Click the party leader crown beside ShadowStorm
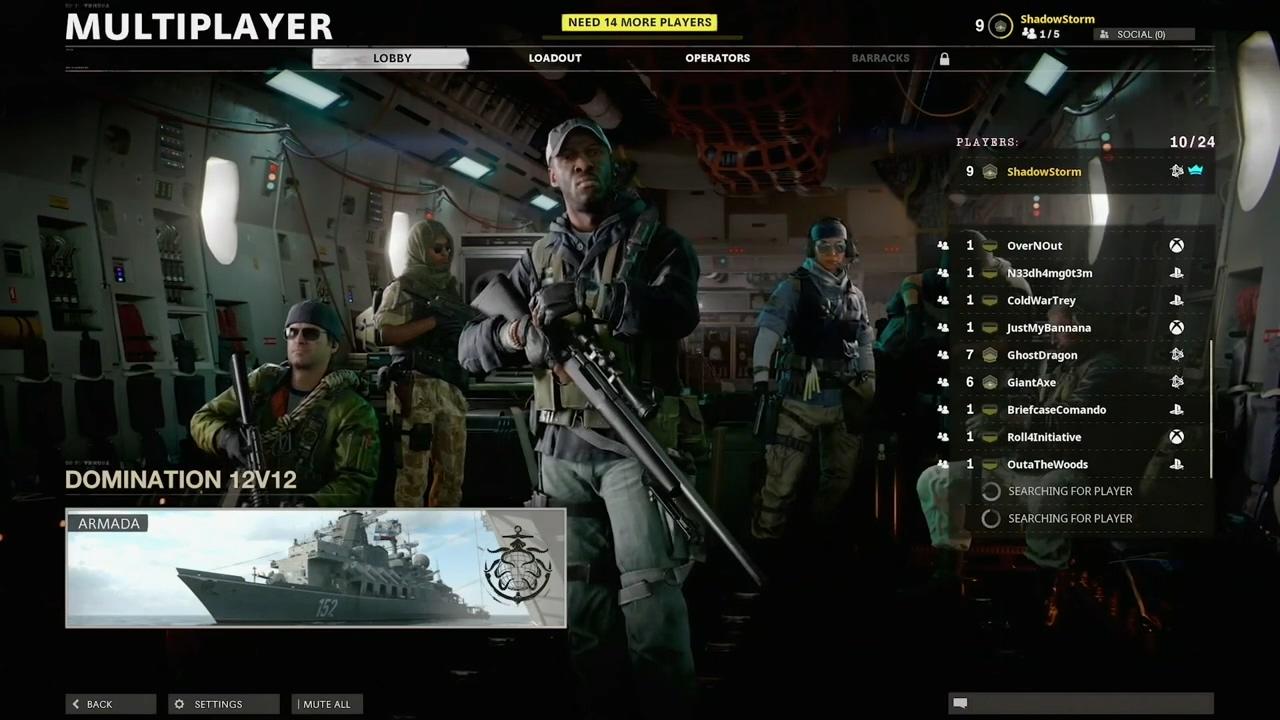Viewport: 1280px width, 720px height. click(1196, 170)
